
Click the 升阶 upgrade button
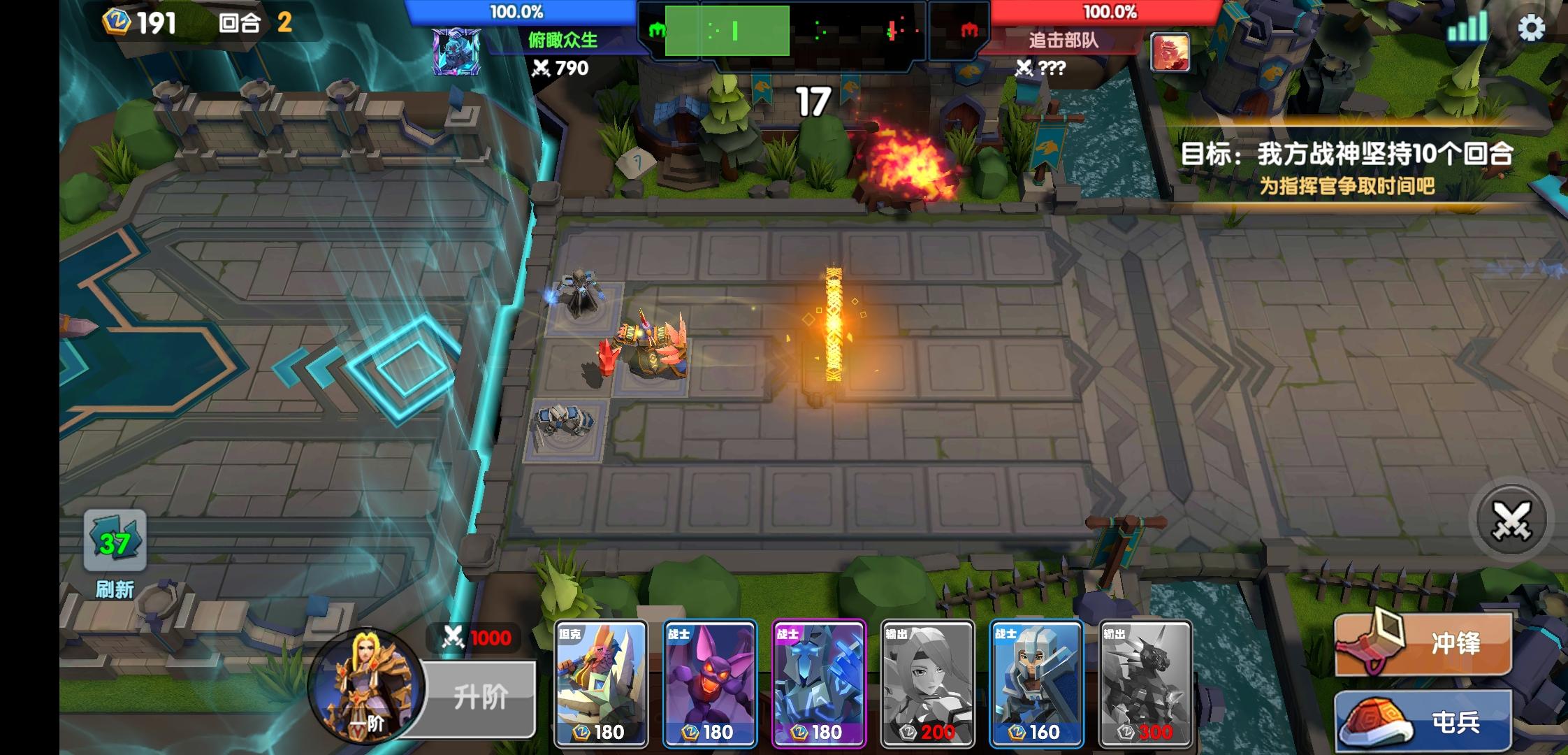click(x=481, y=697)
